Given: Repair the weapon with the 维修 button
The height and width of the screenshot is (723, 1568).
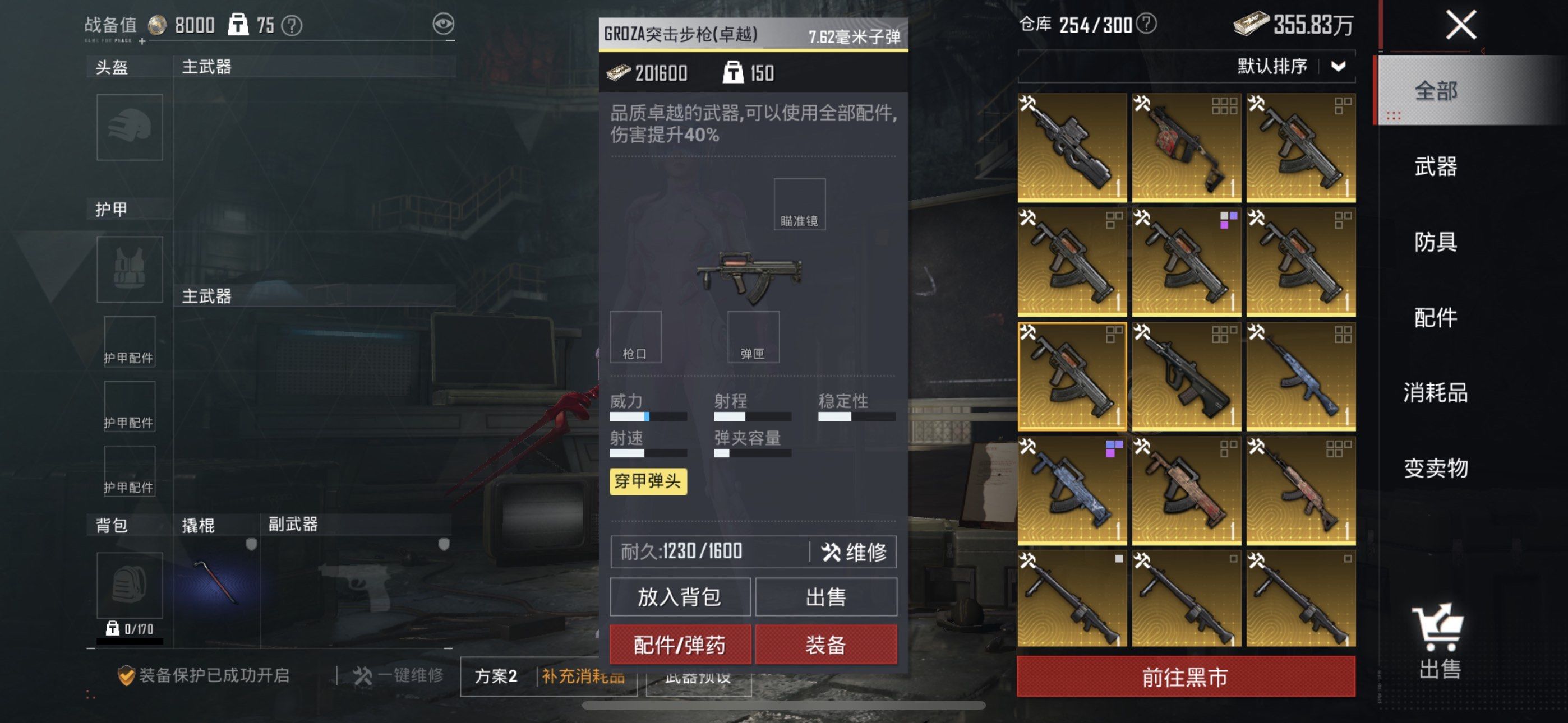Looking at the screenshot, I should (854, 552).
